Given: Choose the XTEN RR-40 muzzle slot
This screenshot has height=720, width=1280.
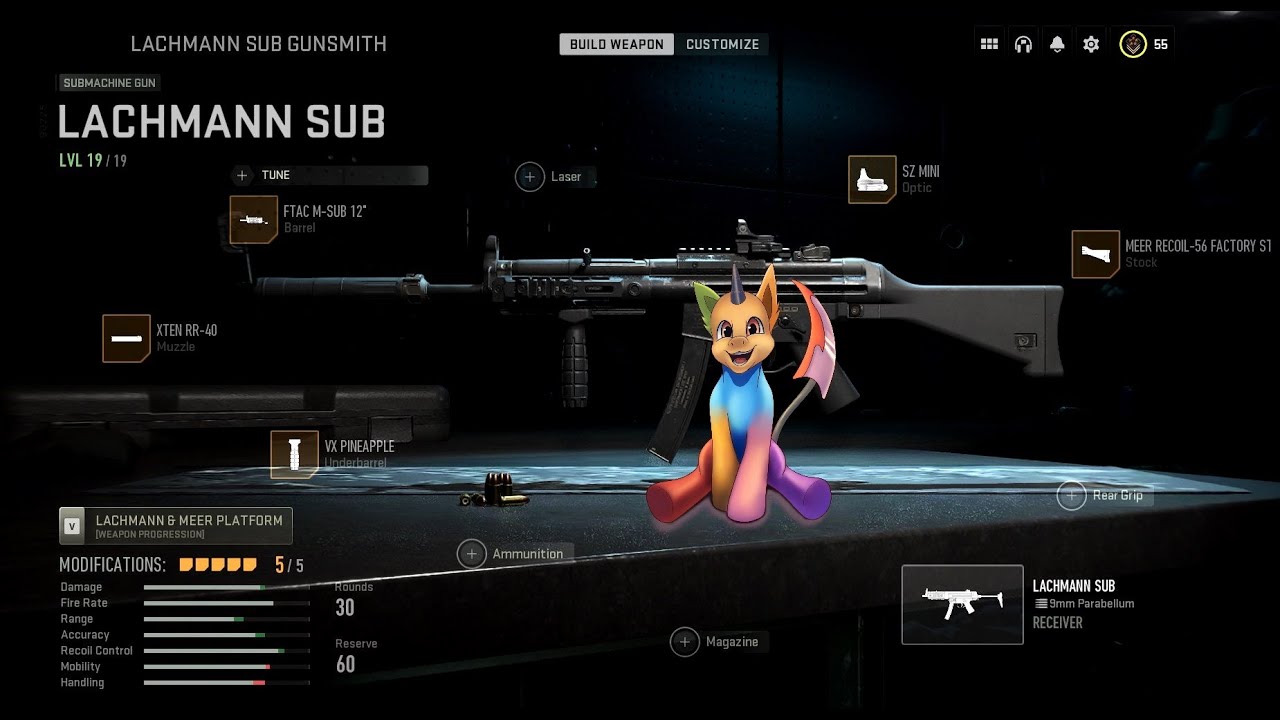Looking at the screenshot, I should pos(126,338).
